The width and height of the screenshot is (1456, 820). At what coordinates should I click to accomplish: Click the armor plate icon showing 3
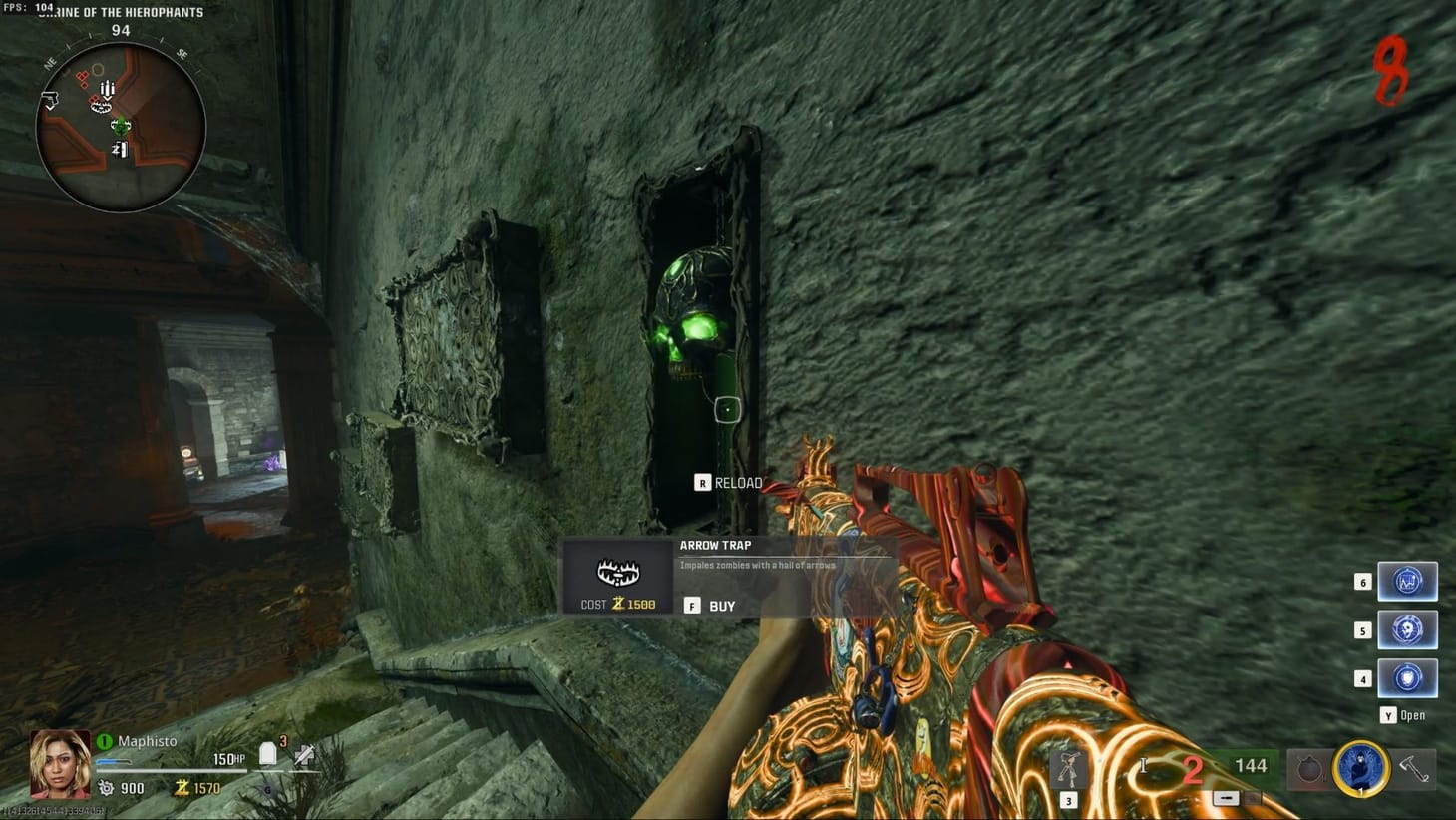[267, 755]
